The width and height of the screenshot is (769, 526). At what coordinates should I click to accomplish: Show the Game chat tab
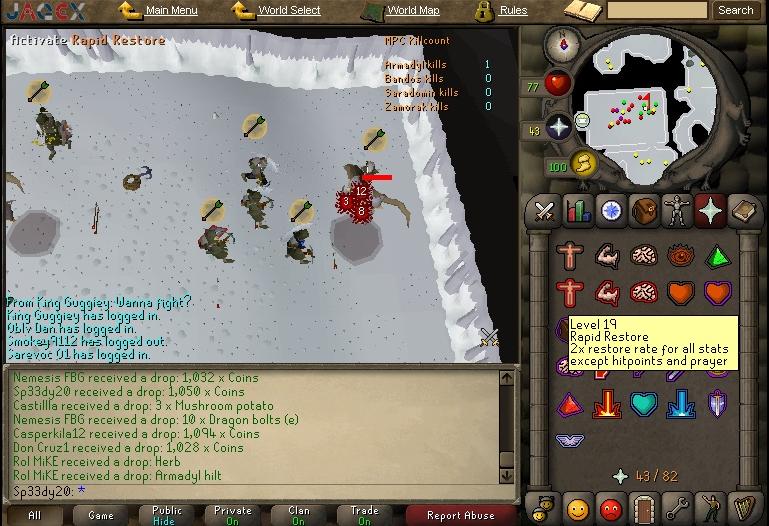pos(101,515)
